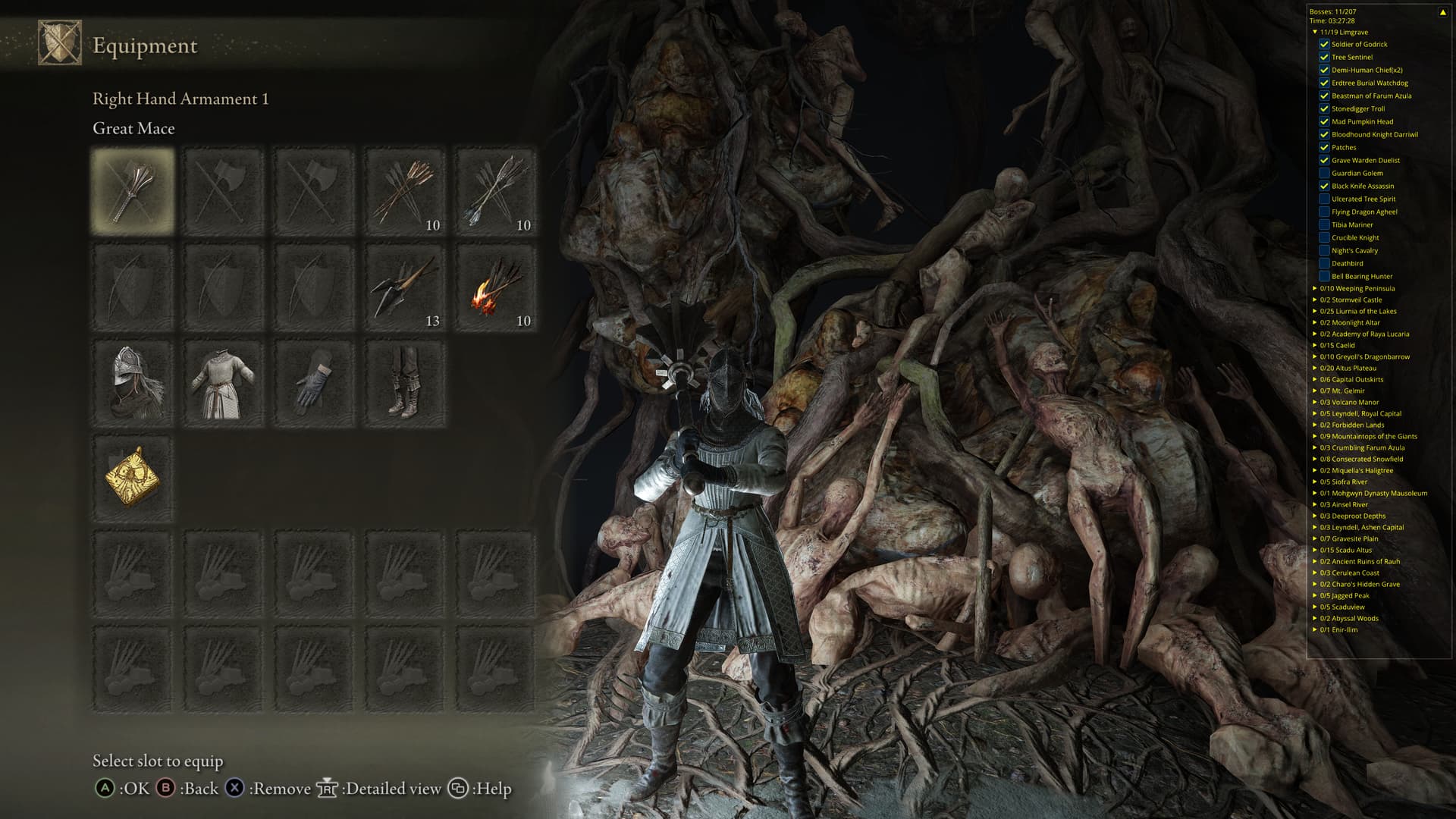
Task: Expand Liurnia of the Lakes list
Action: coord(1315,311)
